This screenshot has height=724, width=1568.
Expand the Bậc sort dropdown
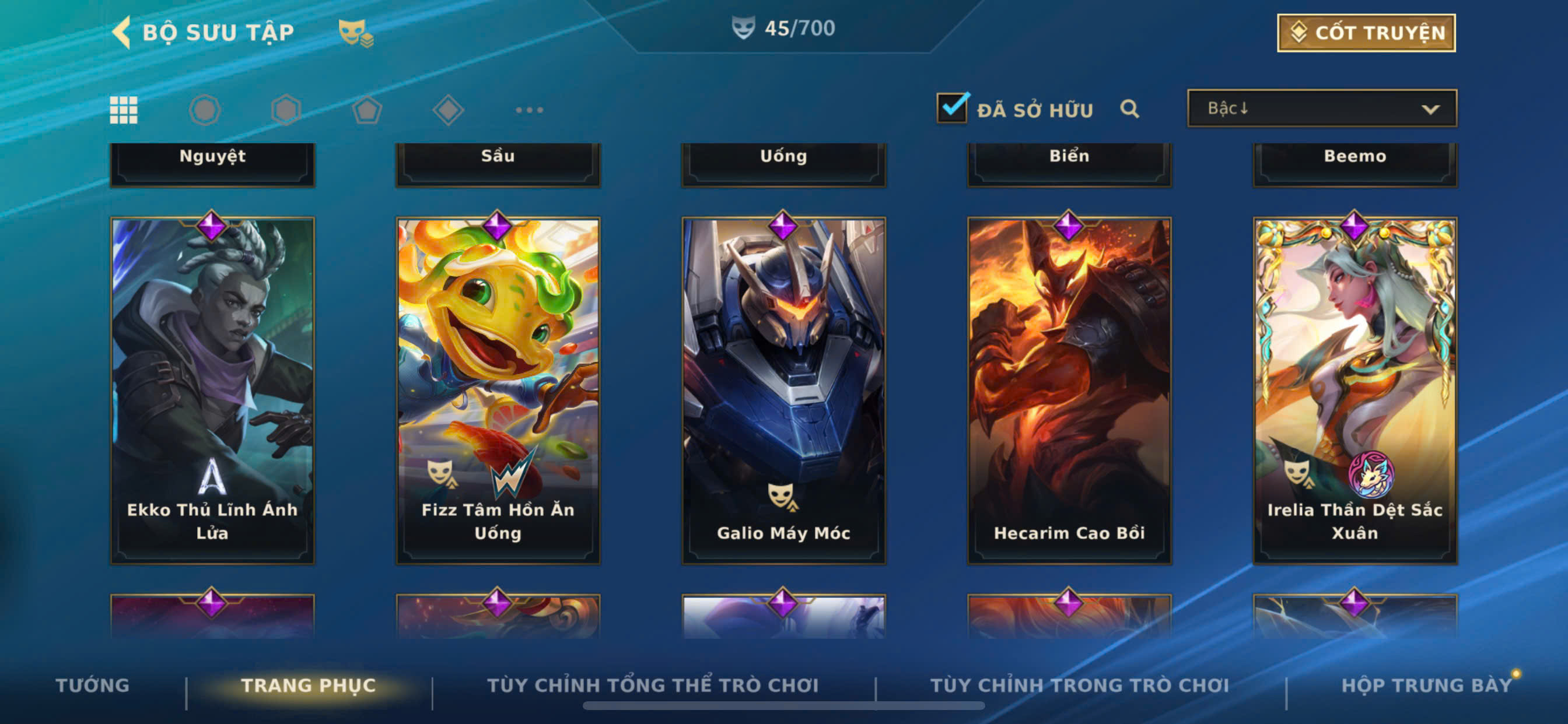pos(1321,108)
